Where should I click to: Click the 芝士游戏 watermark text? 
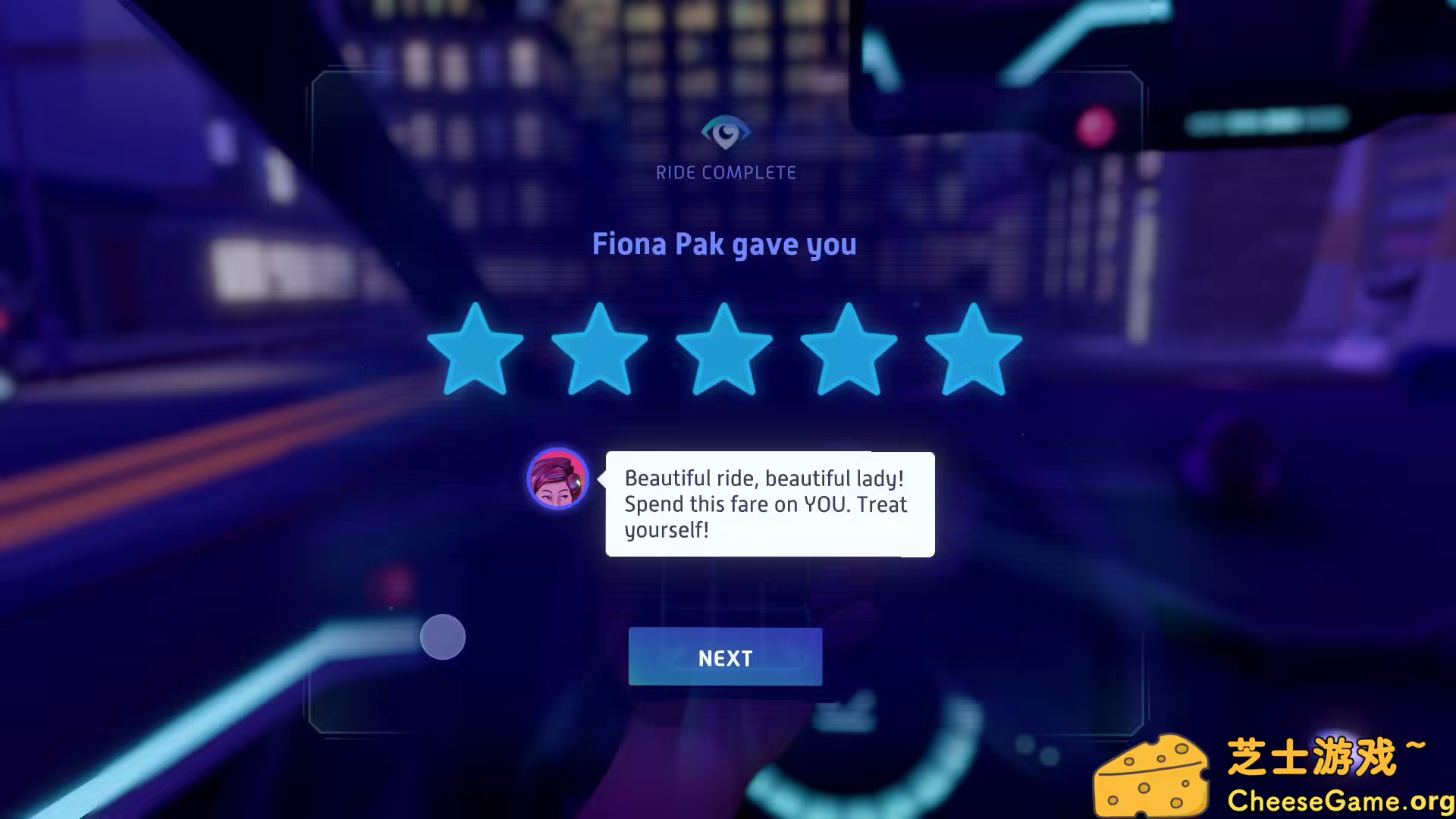tap(1323, 755)
